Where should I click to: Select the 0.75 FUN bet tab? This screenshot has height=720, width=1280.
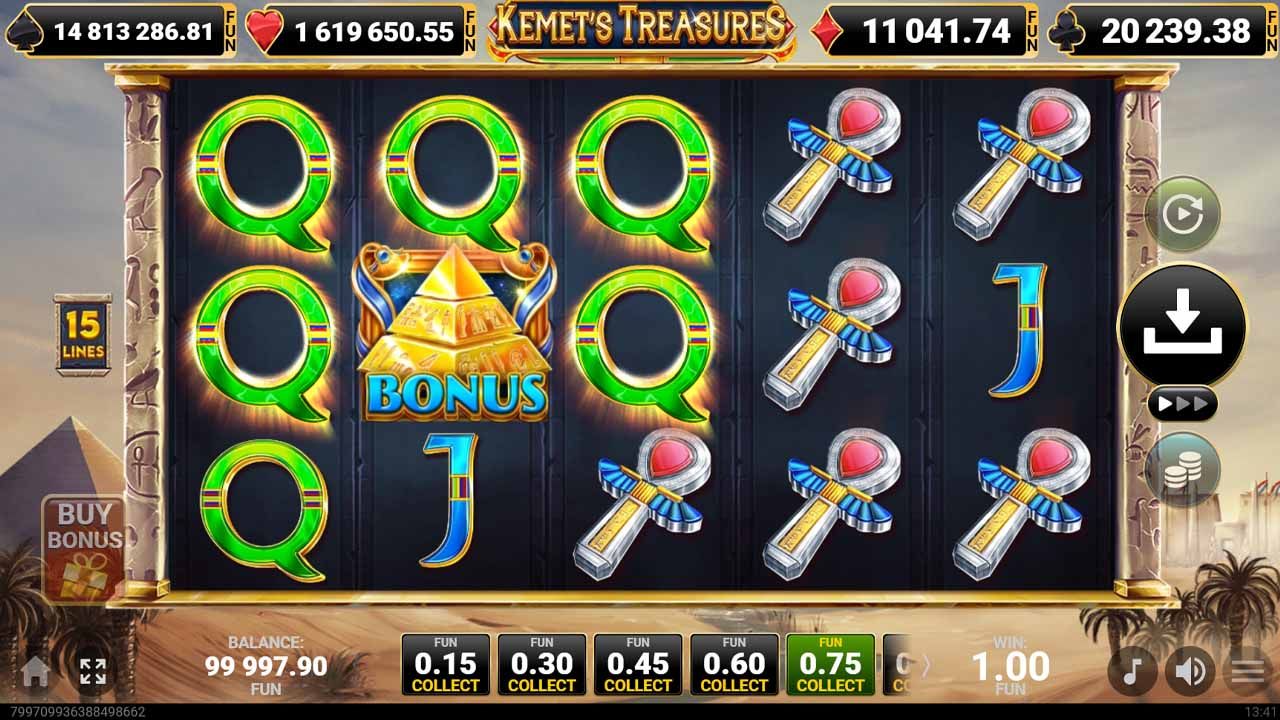pos(830,662)
